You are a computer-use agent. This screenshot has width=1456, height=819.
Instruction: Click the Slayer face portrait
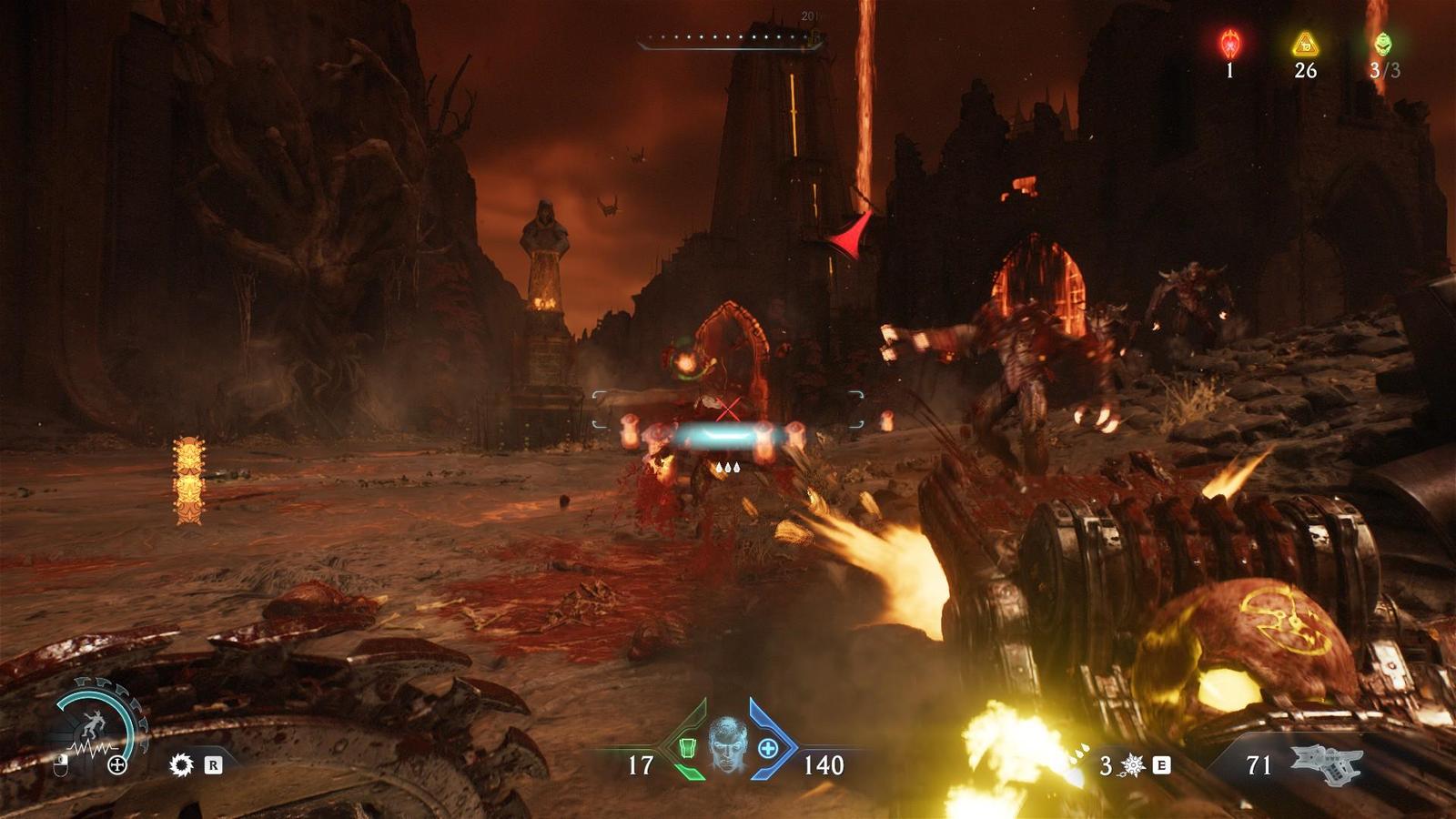tap(727, 744)
